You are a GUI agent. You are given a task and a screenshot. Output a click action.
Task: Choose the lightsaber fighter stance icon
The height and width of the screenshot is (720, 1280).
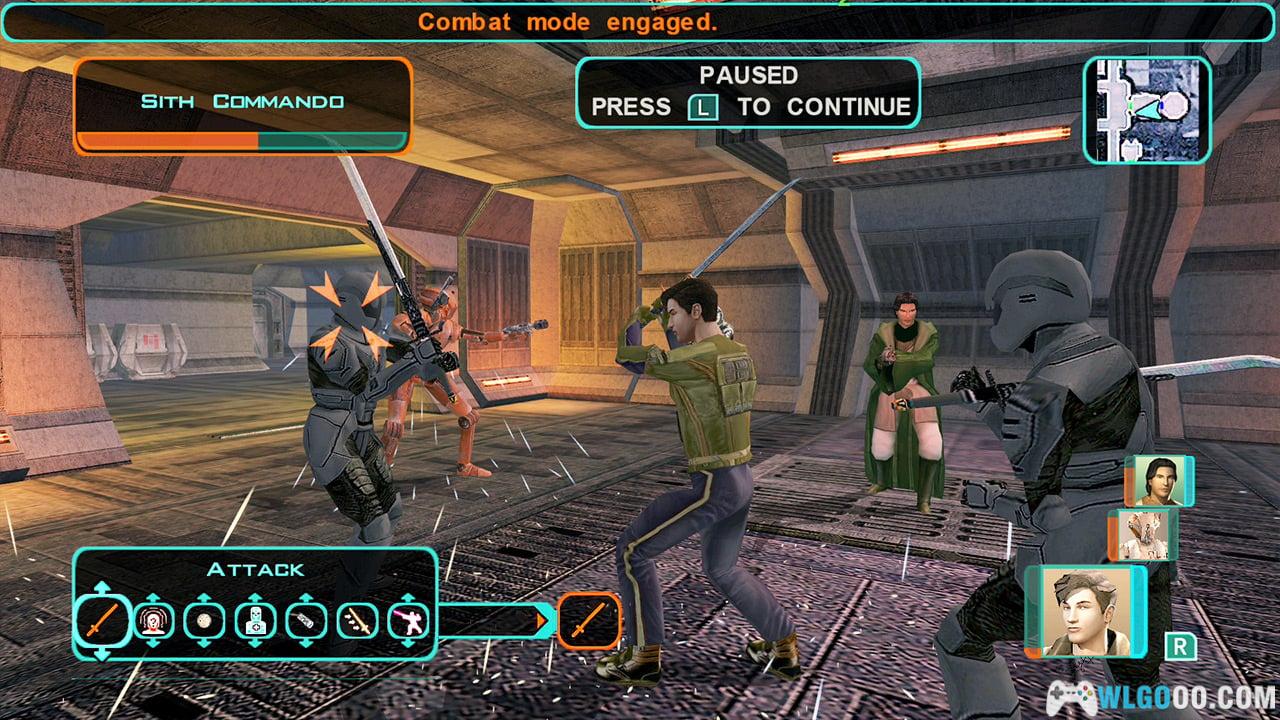coord(408,621)
